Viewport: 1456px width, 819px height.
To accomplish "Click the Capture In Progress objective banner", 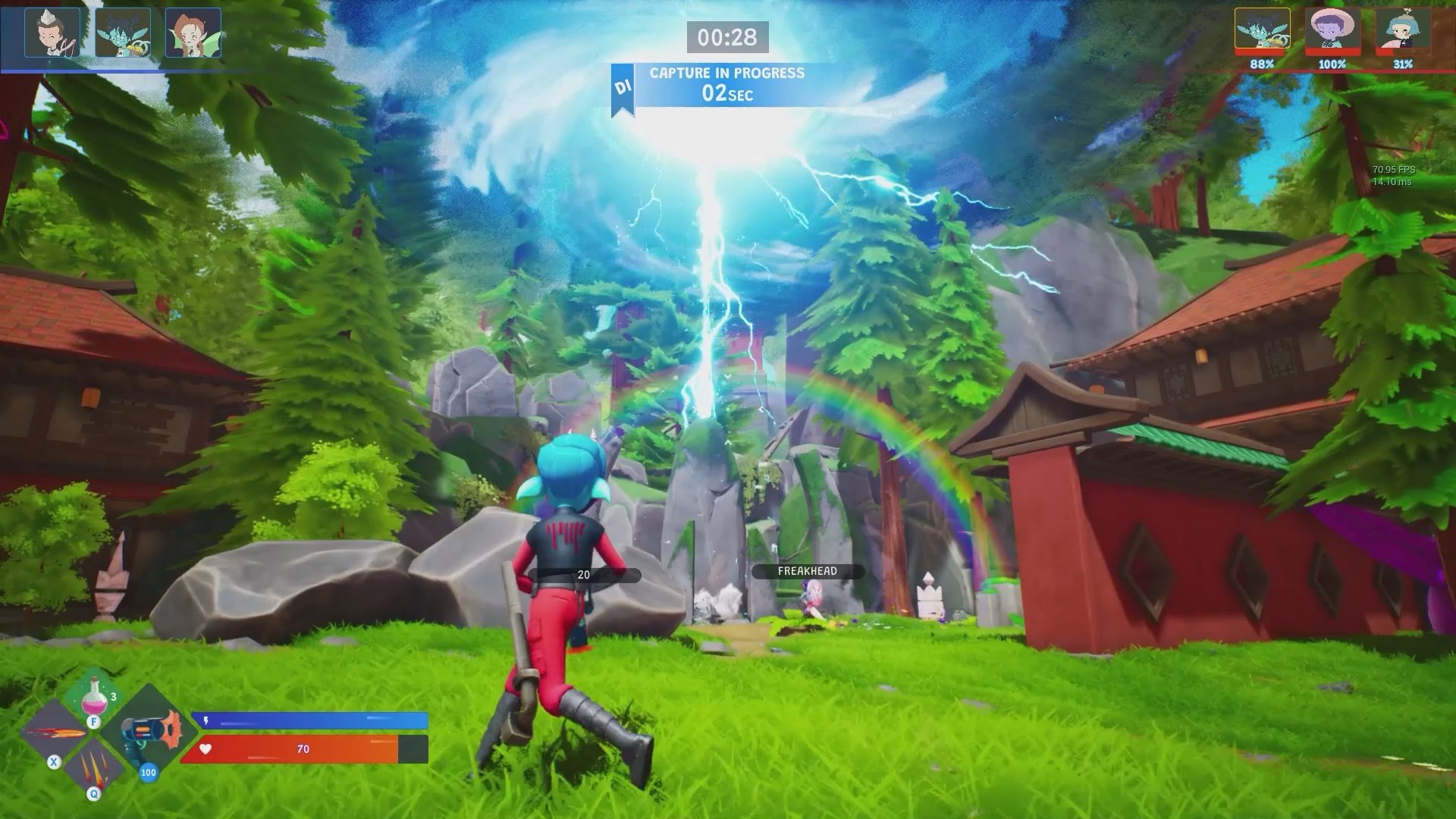I will click(x=726, y=83).
